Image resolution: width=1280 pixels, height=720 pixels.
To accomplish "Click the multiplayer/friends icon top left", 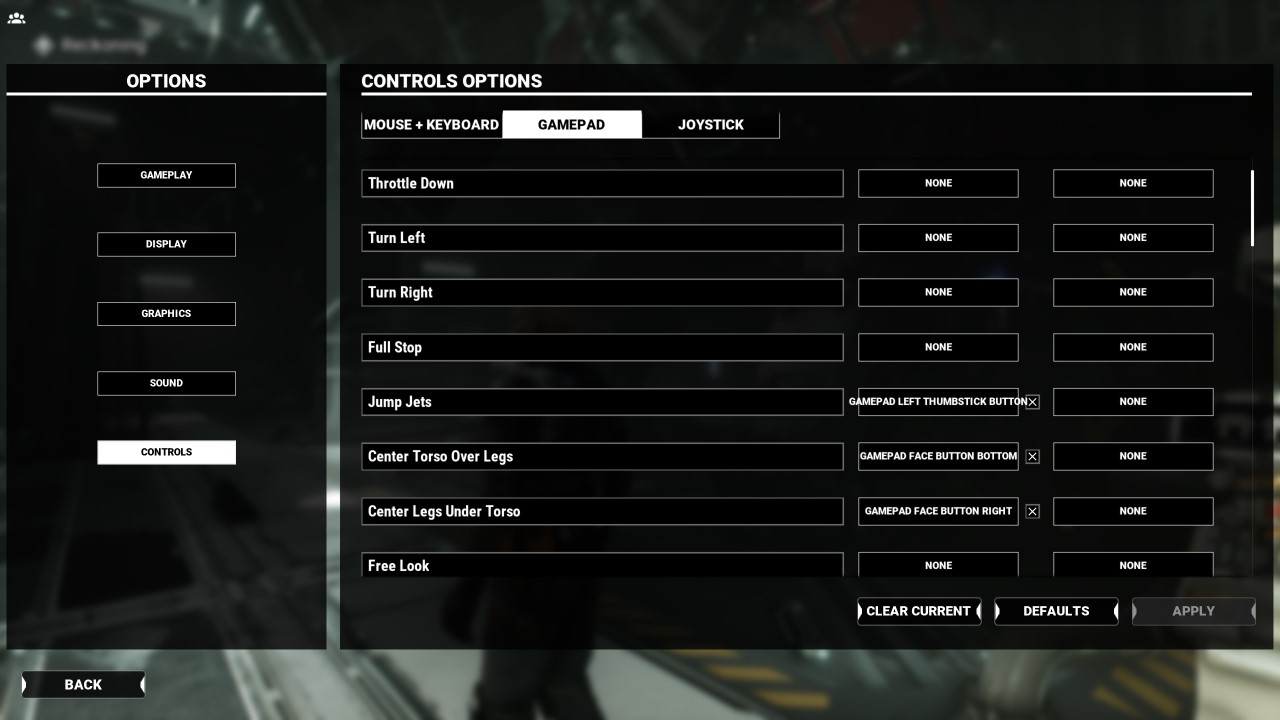I will [16, 17].
